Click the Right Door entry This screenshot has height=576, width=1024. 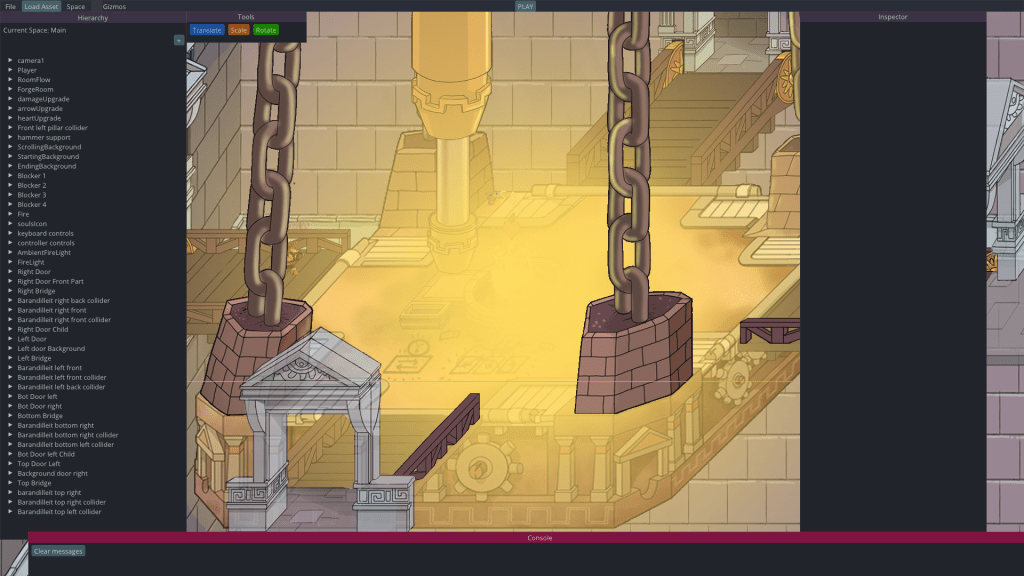tap(34, 272)
